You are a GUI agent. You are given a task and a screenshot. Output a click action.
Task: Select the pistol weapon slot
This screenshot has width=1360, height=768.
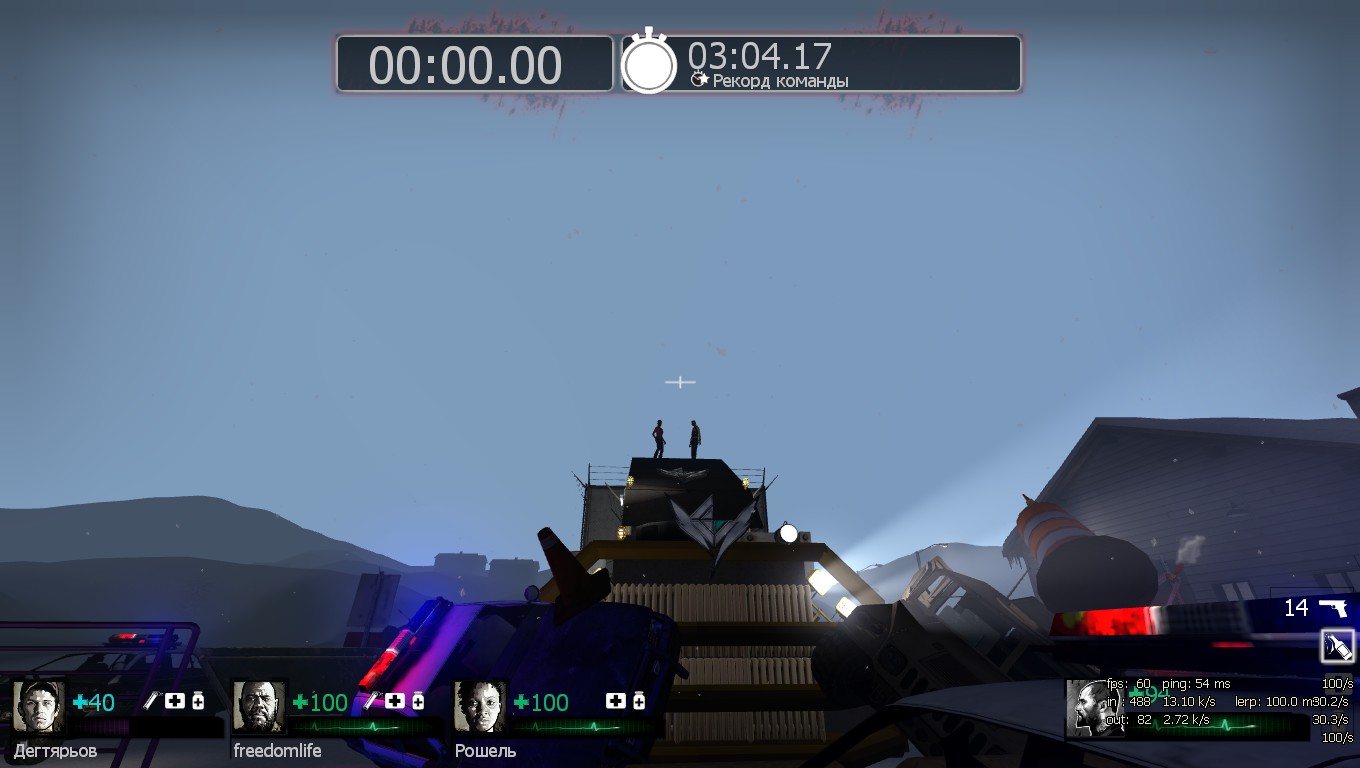[1332, 607]
